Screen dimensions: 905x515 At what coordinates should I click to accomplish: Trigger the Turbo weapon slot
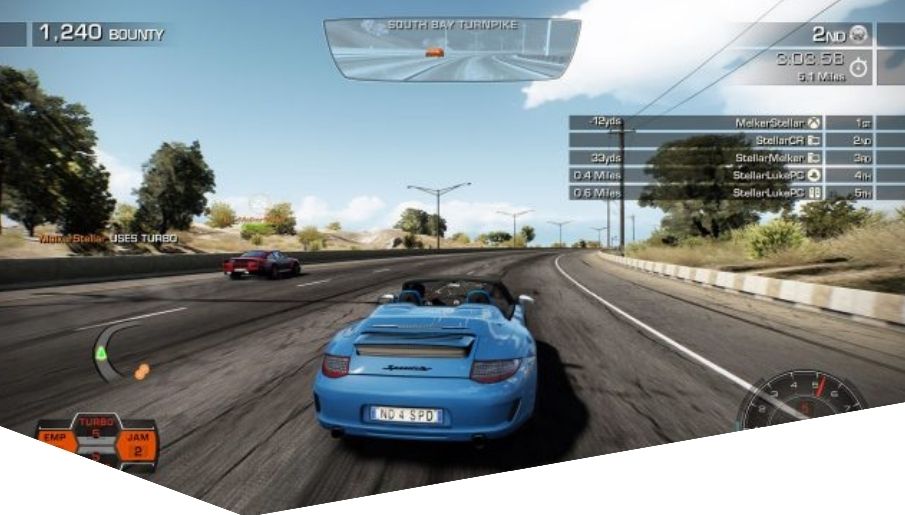96,428
